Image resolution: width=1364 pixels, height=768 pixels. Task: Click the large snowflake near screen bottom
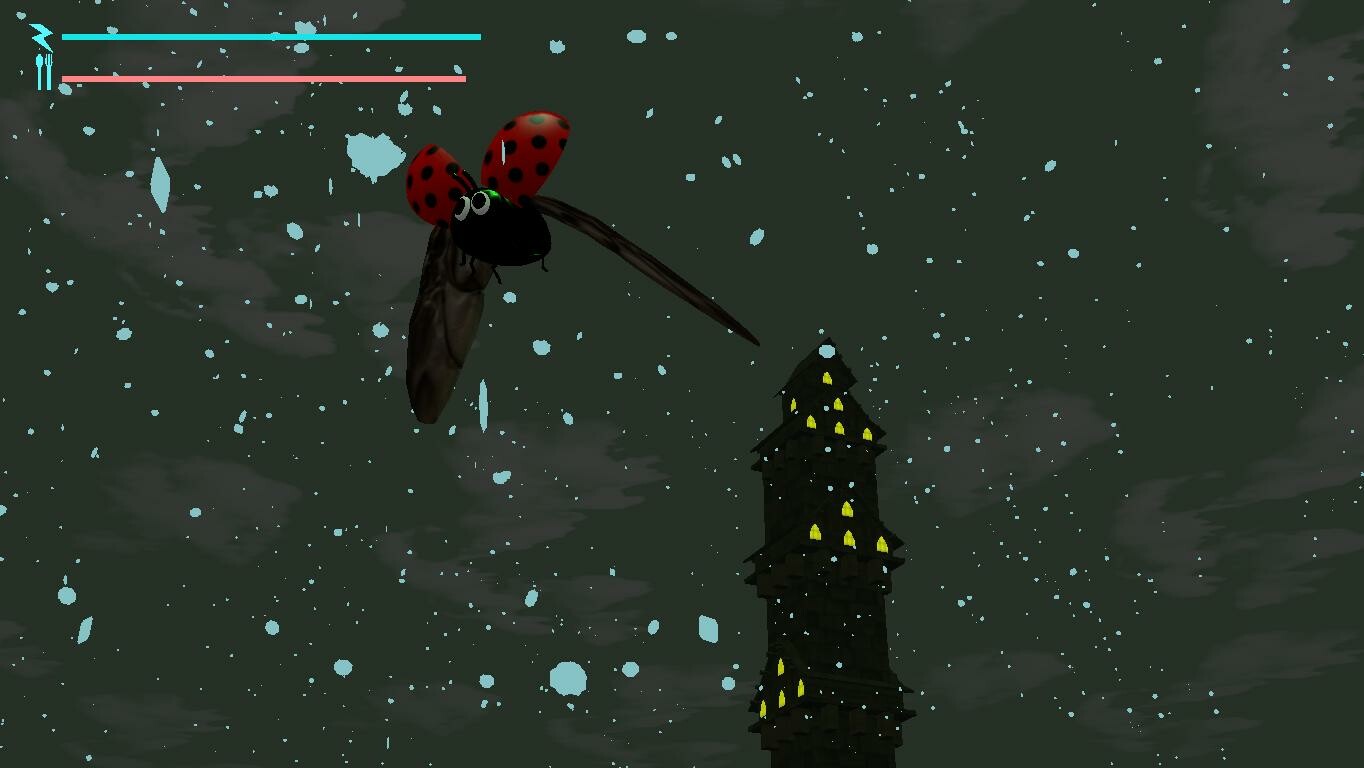coord(570,678)
